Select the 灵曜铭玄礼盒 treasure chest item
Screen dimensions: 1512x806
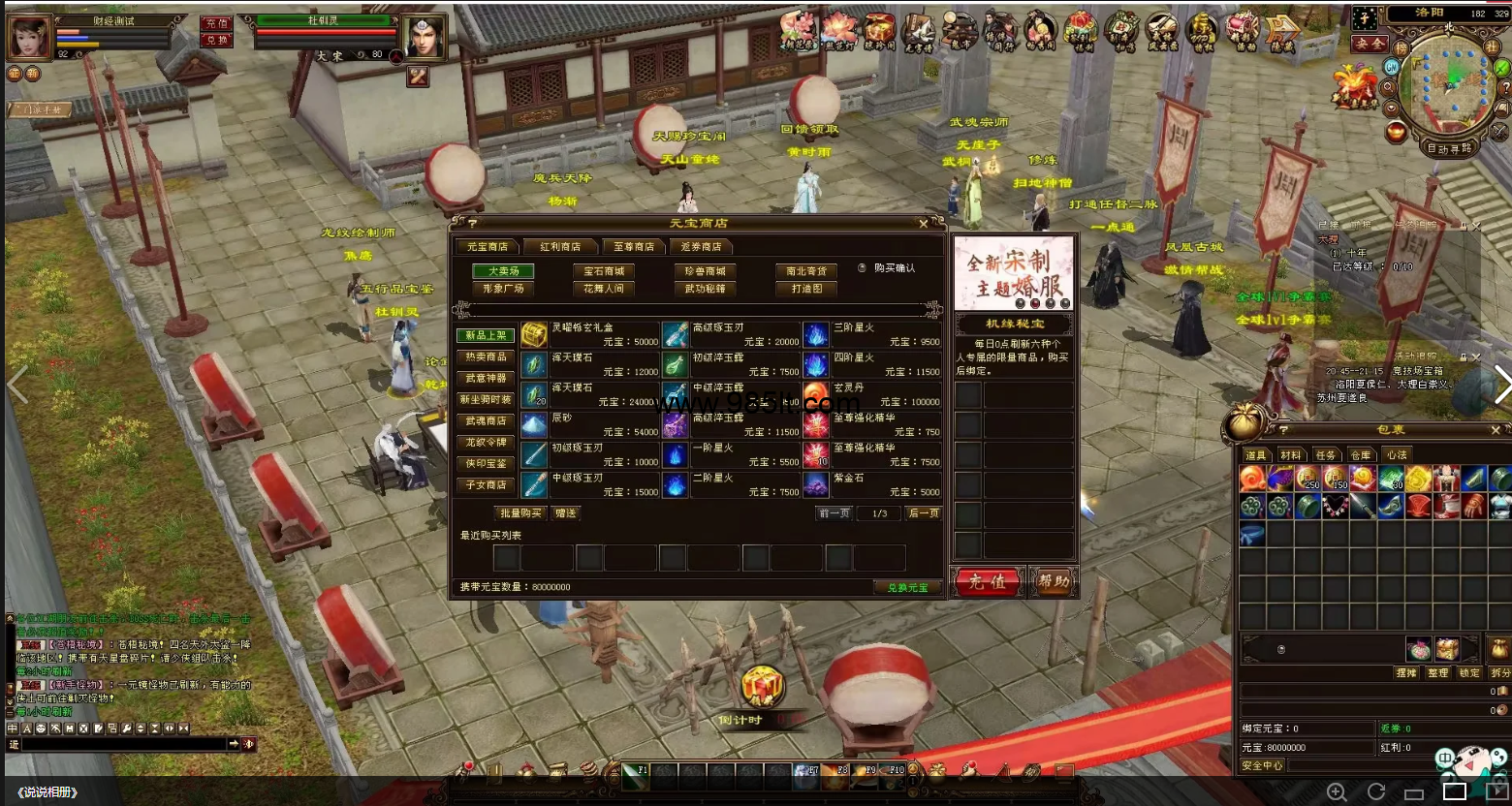tap(534, 335)
